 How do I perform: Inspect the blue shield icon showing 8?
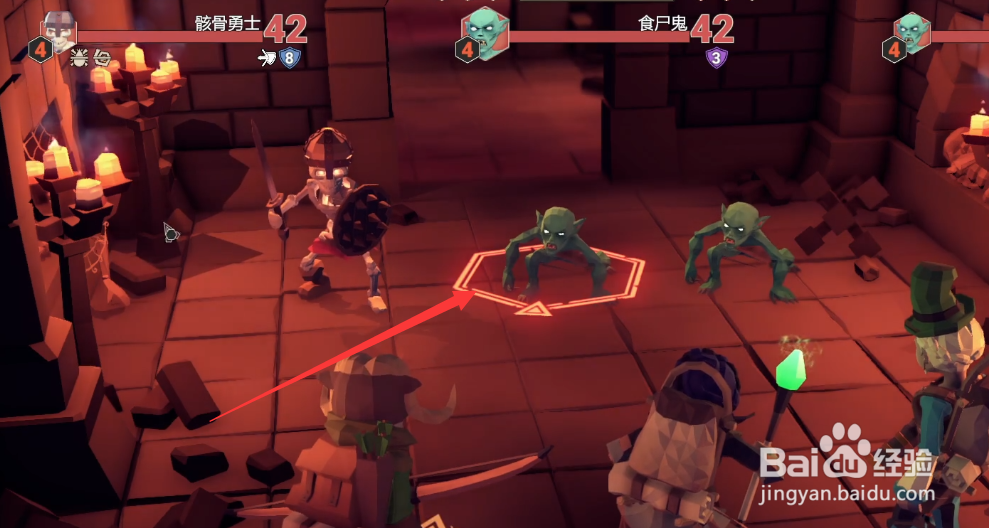click(289, 58)
